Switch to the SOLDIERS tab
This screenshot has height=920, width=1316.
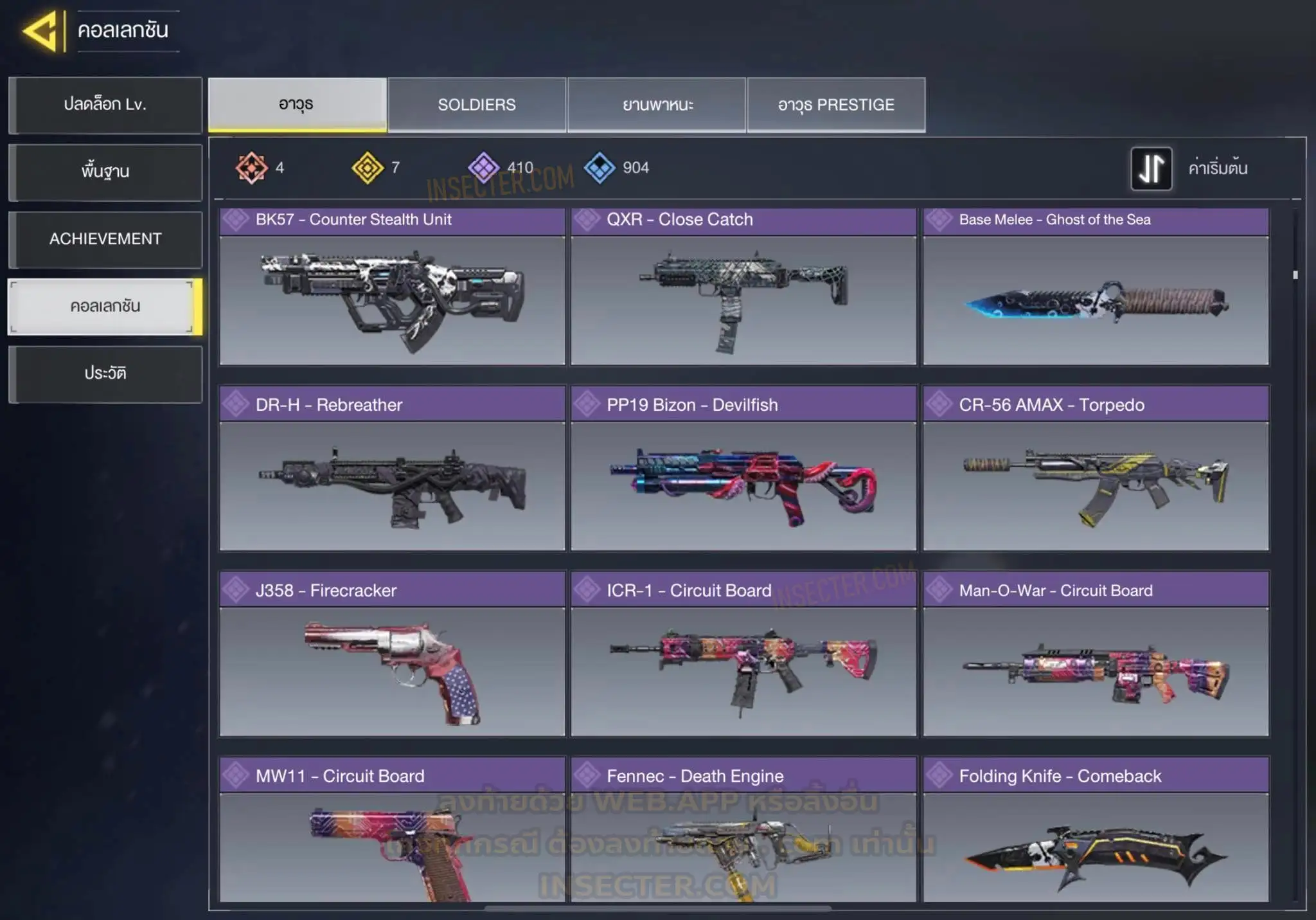(x=477, y=105)
